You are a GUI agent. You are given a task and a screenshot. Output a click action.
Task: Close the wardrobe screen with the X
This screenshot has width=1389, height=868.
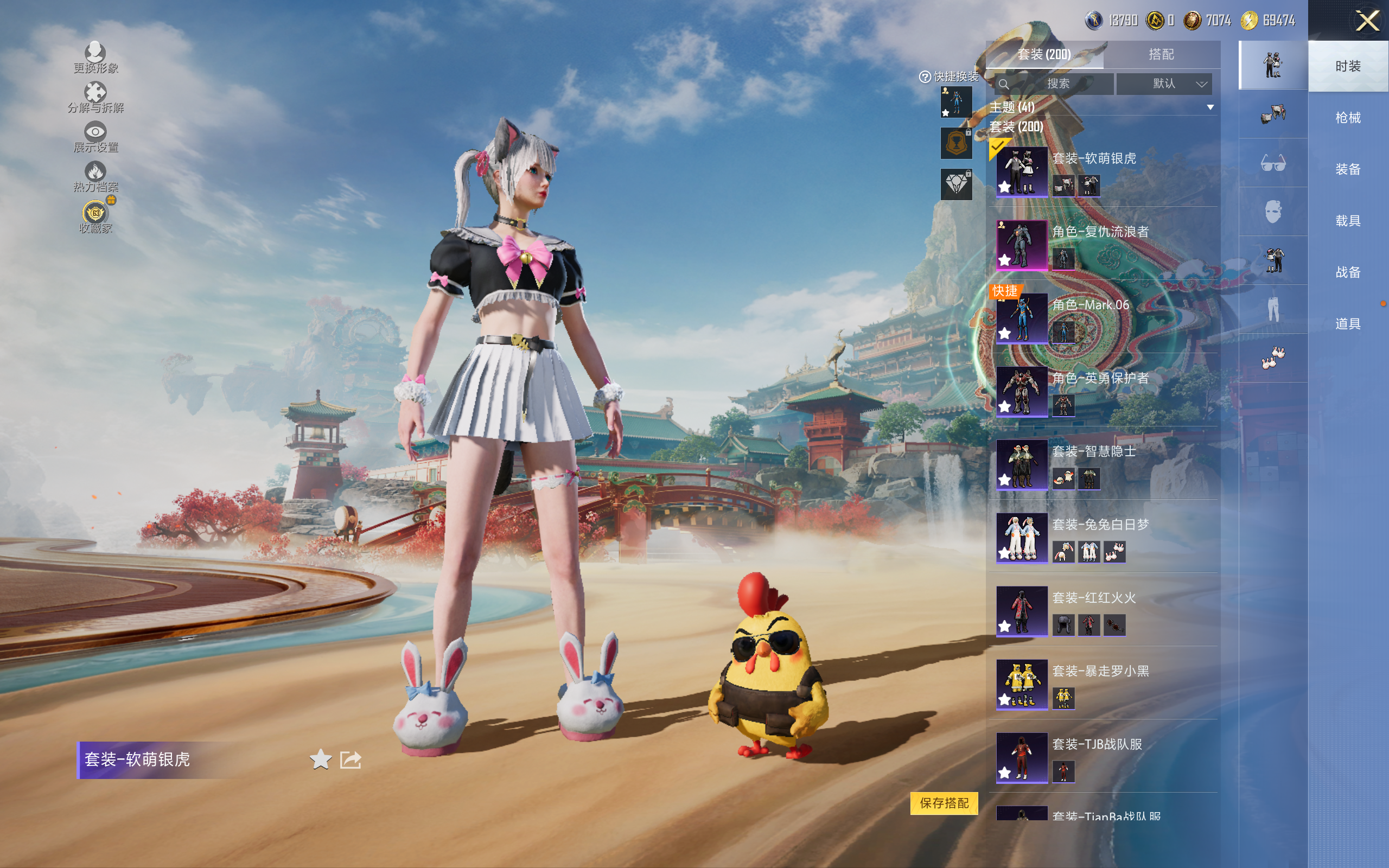click(1367, 21)
